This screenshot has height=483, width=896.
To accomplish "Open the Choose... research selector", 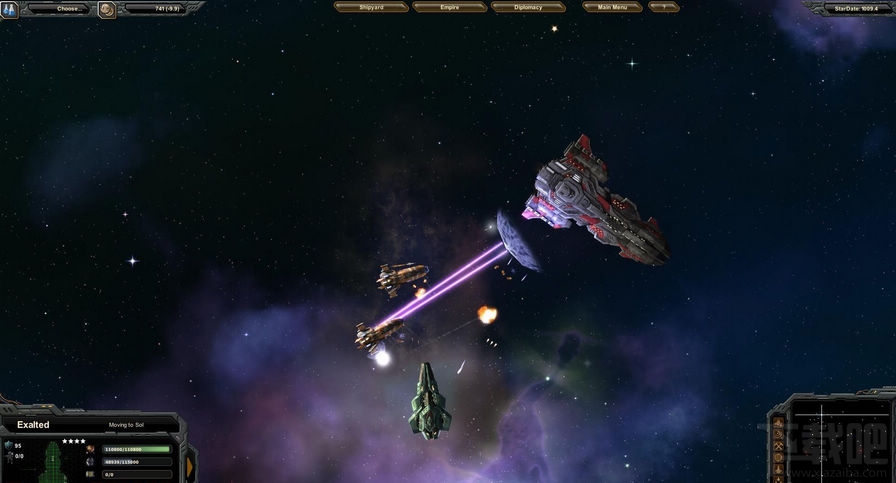I will [x=68, y=8].
